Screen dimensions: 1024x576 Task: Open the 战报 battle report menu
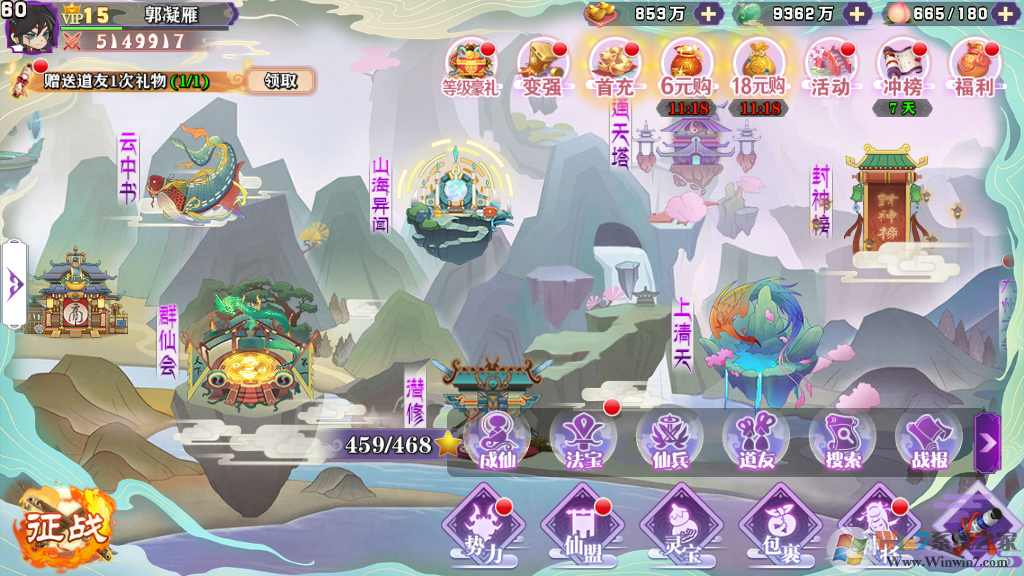coord(928,441)
